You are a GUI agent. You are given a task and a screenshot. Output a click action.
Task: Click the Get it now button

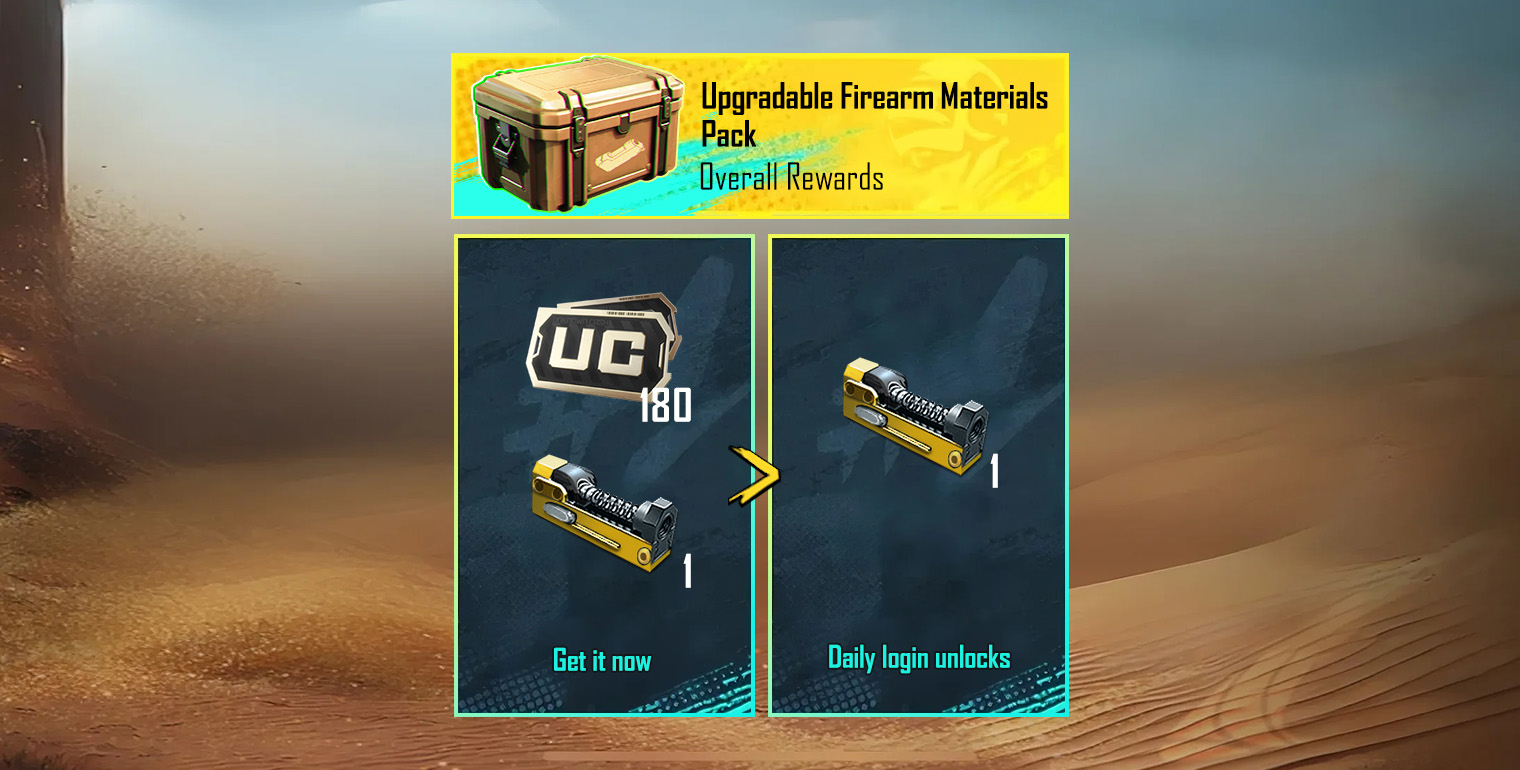click(x=602, y=660)
